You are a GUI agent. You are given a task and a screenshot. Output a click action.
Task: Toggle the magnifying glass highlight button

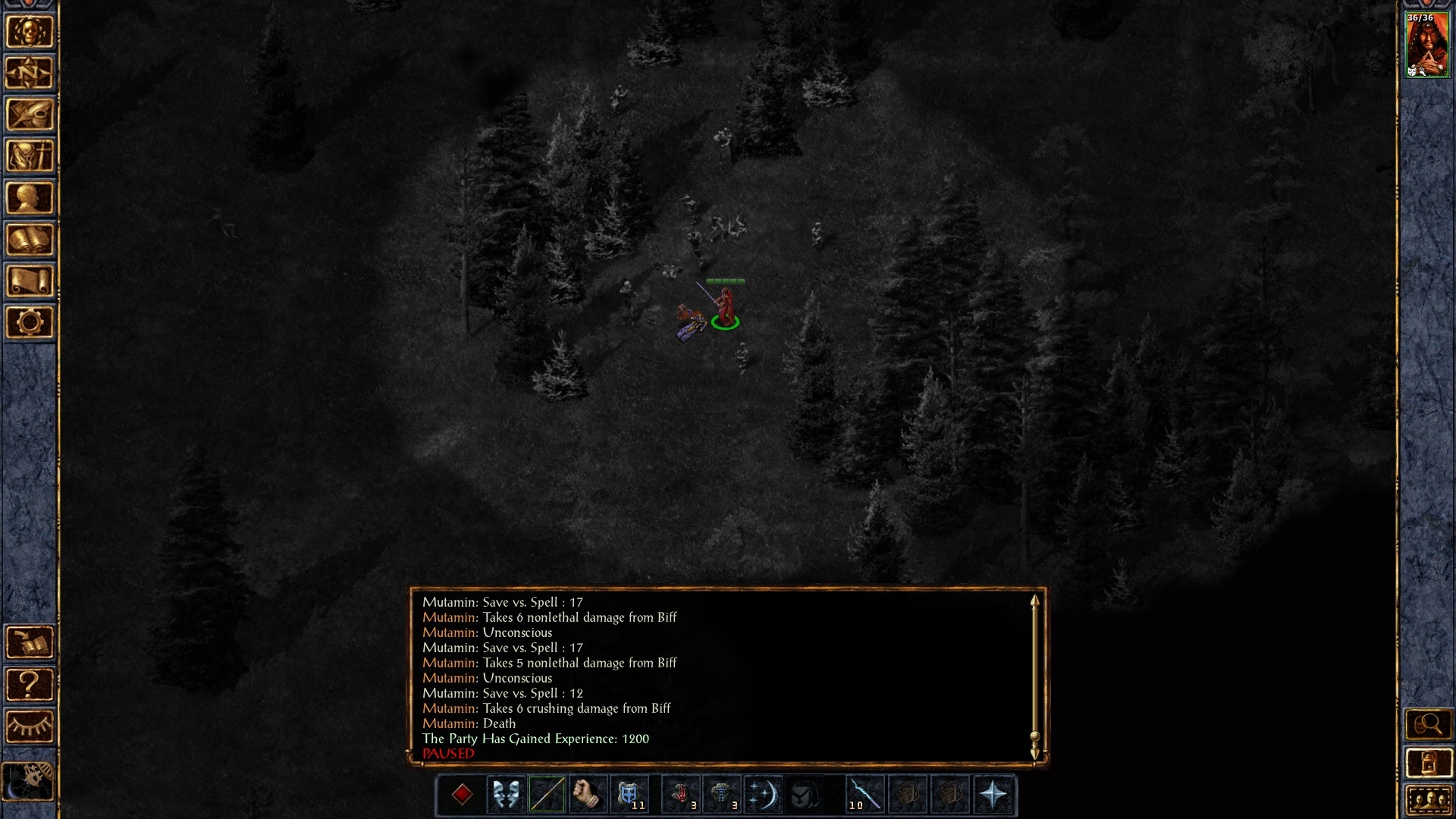coord(1428,725)
